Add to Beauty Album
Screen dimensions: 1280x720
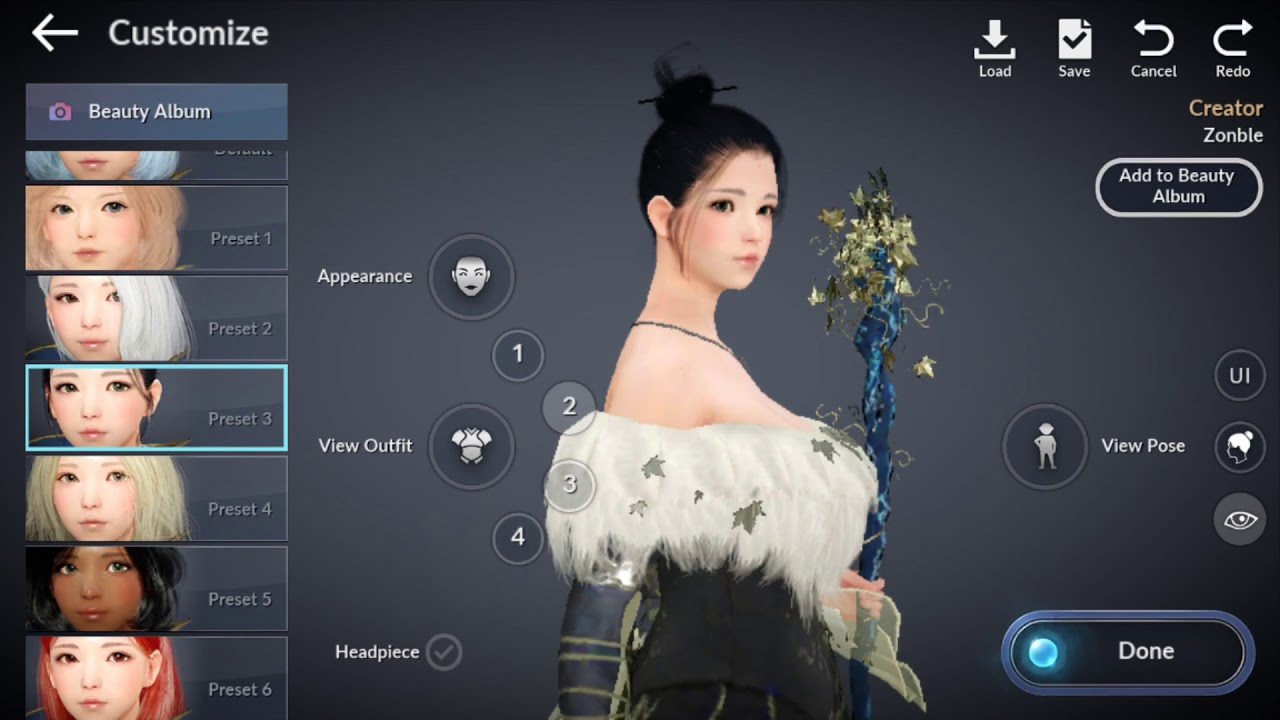1178,187
